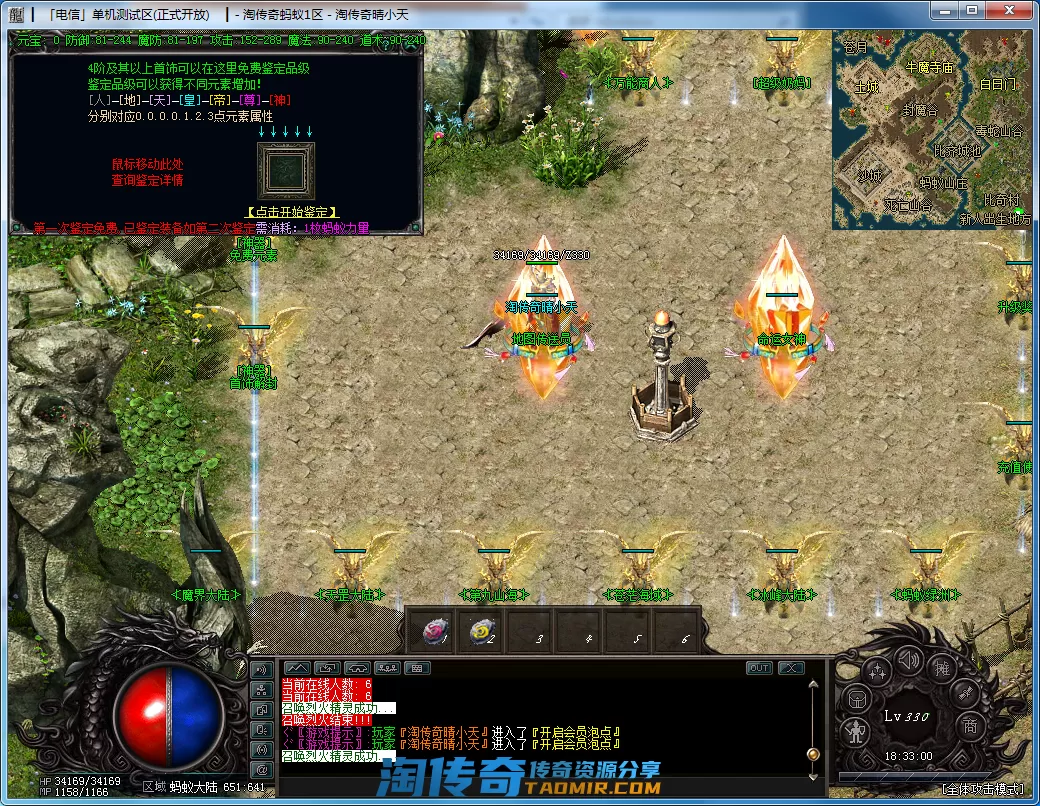Image resolution: width=1040 pixels, height=806 pixels.
Task: Select the mountain icon chat tab
Action: [298, 667]
